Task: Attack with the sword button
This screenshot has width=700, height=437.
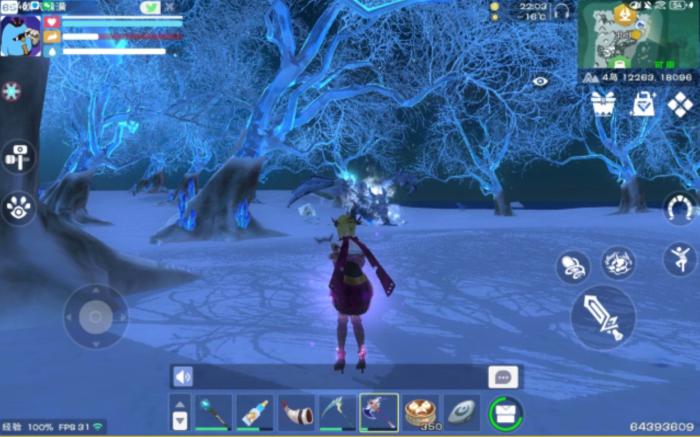Action: tap(602, 319)
